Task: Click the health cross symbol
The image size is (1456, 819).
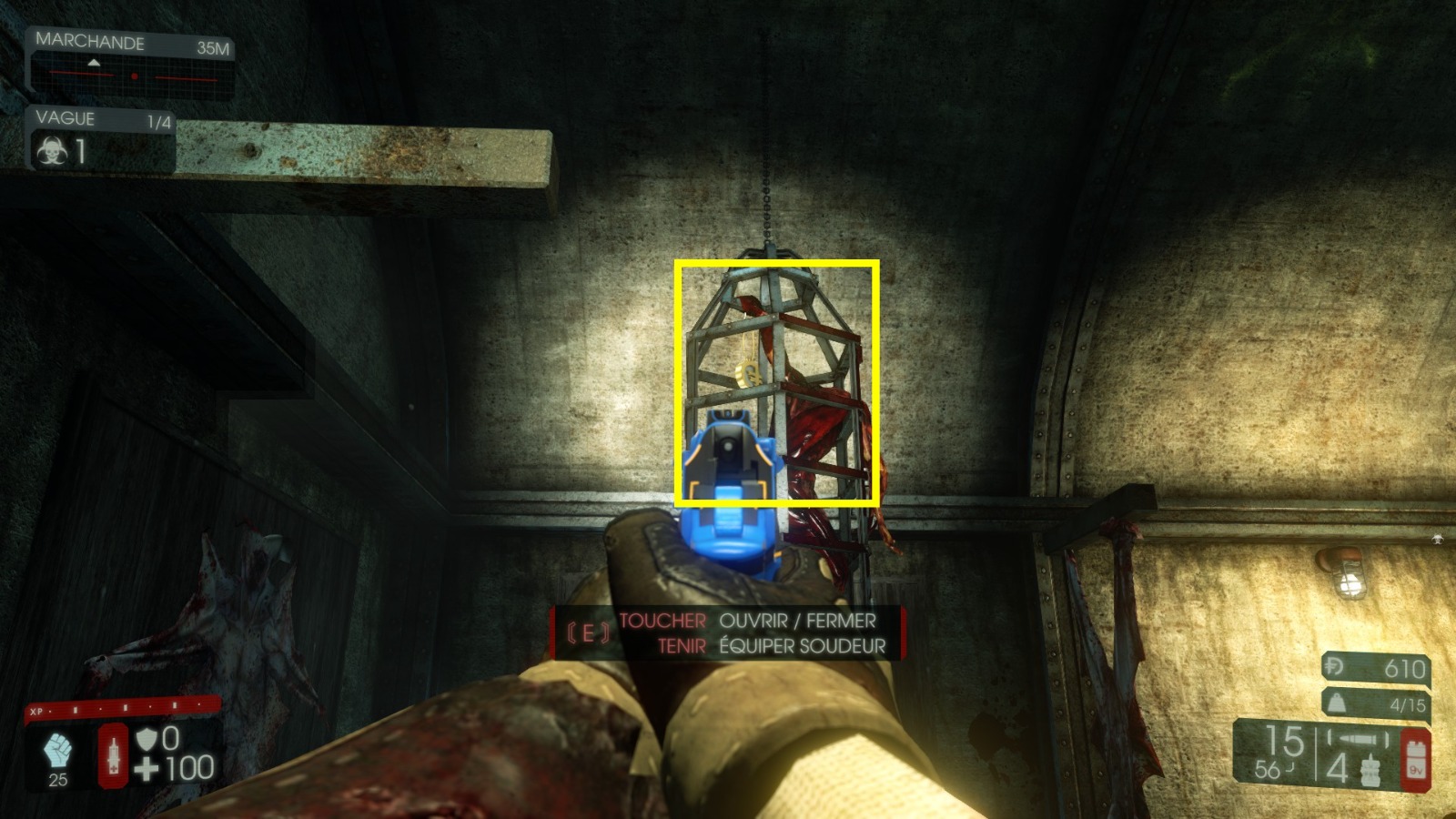Action: coord(145,769)
